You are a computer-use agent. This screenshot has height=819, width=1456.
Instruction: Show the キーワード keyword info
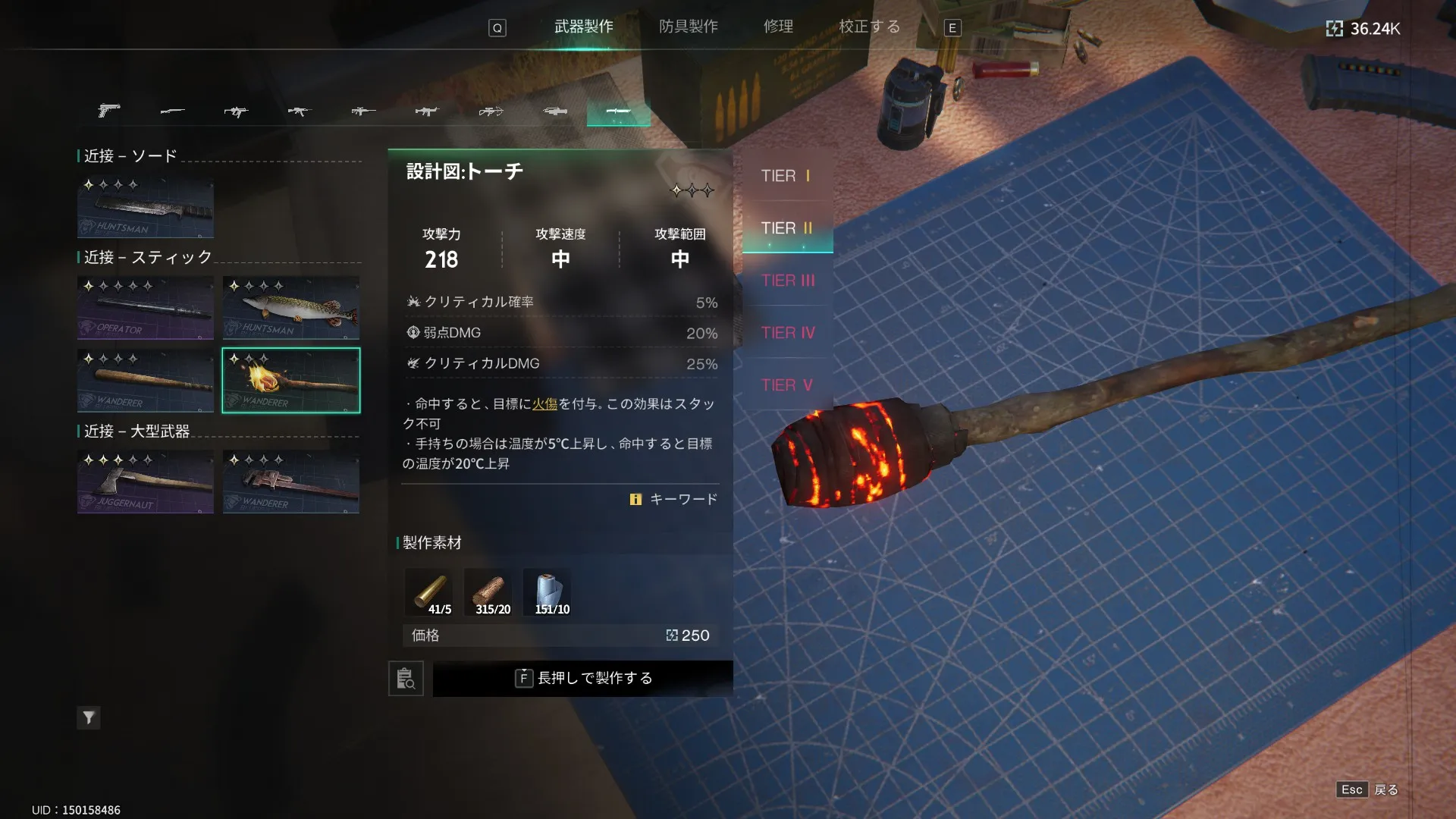point(674,499)
